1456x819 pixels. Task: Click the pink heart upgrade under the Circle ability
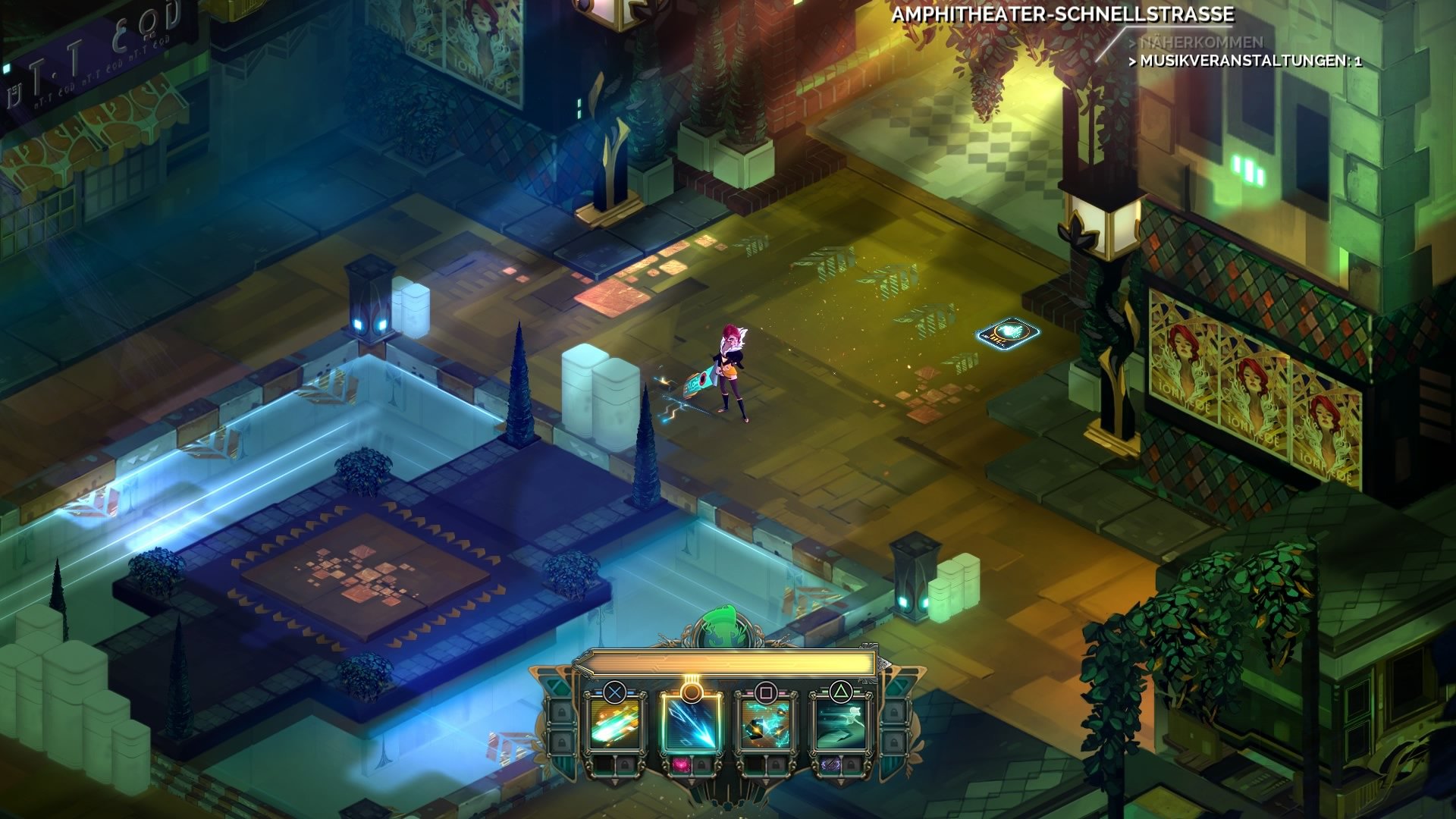click(x=682, y=766)
